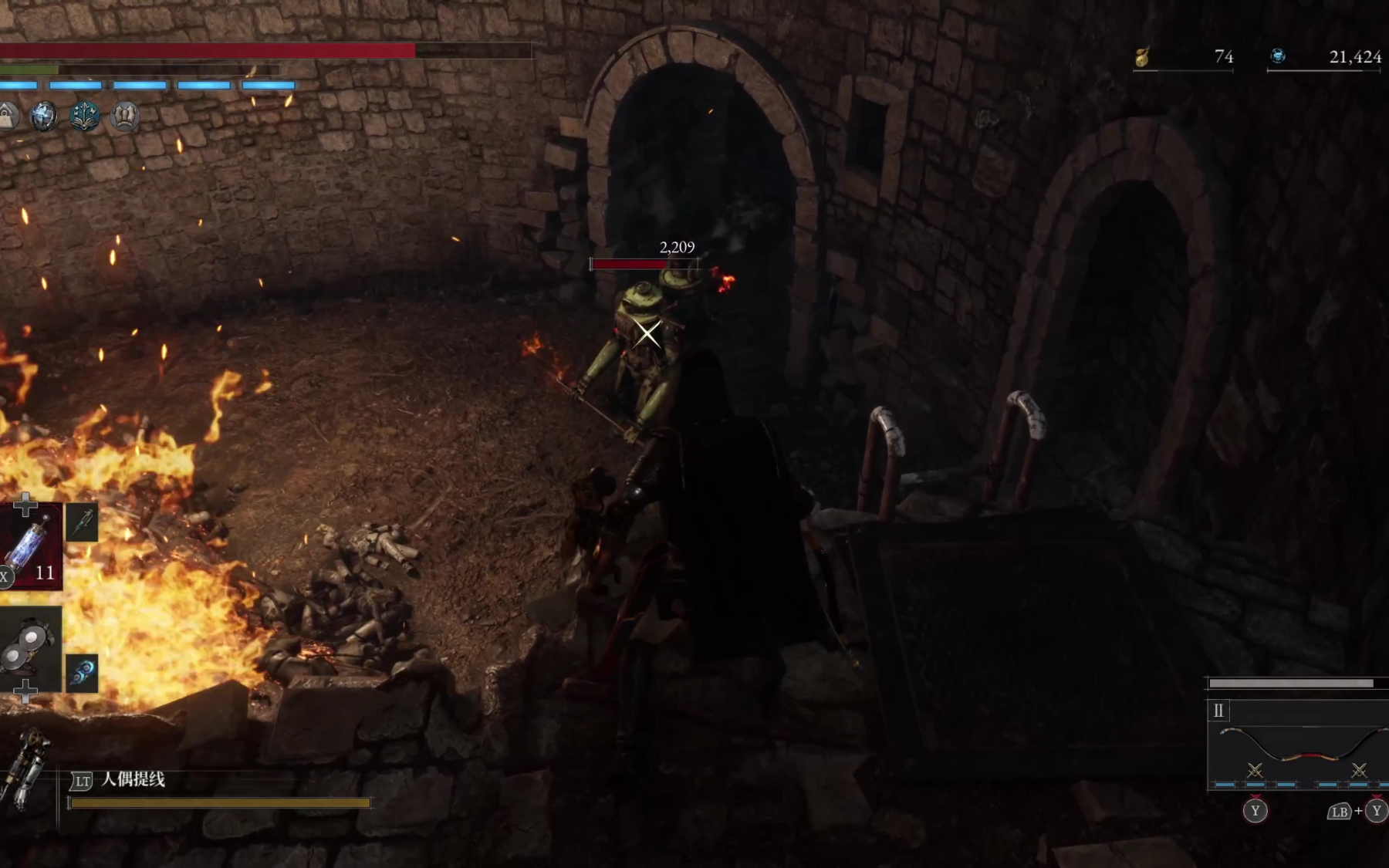This screenshot has height=868, width=1389.
Task: Inspect the glowing blue shield buff icon
Action: tap(44, 117)
